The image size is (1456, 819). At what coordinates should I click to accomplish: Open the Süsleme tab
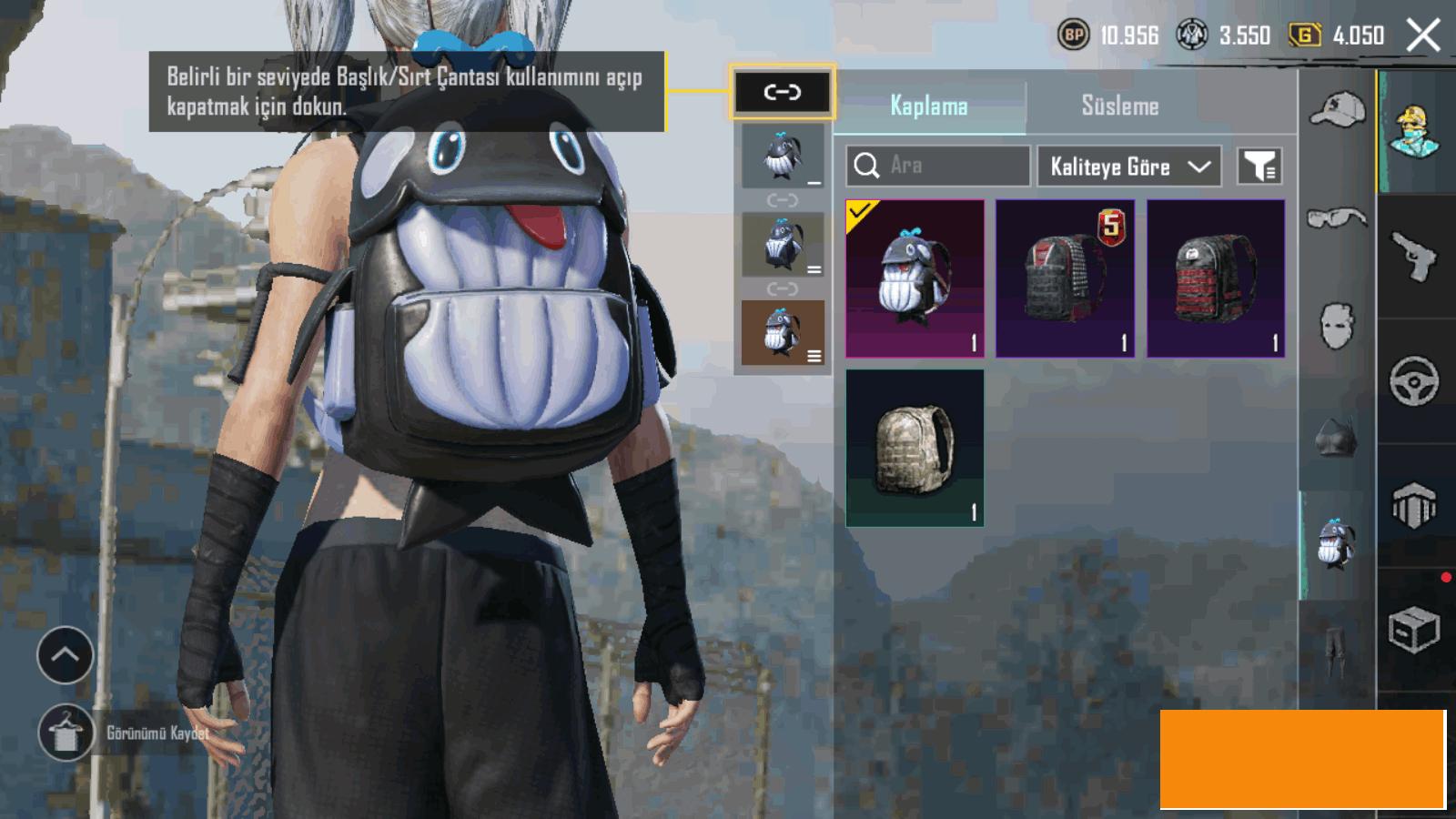pyautogui.click(x=1120, y=106)
